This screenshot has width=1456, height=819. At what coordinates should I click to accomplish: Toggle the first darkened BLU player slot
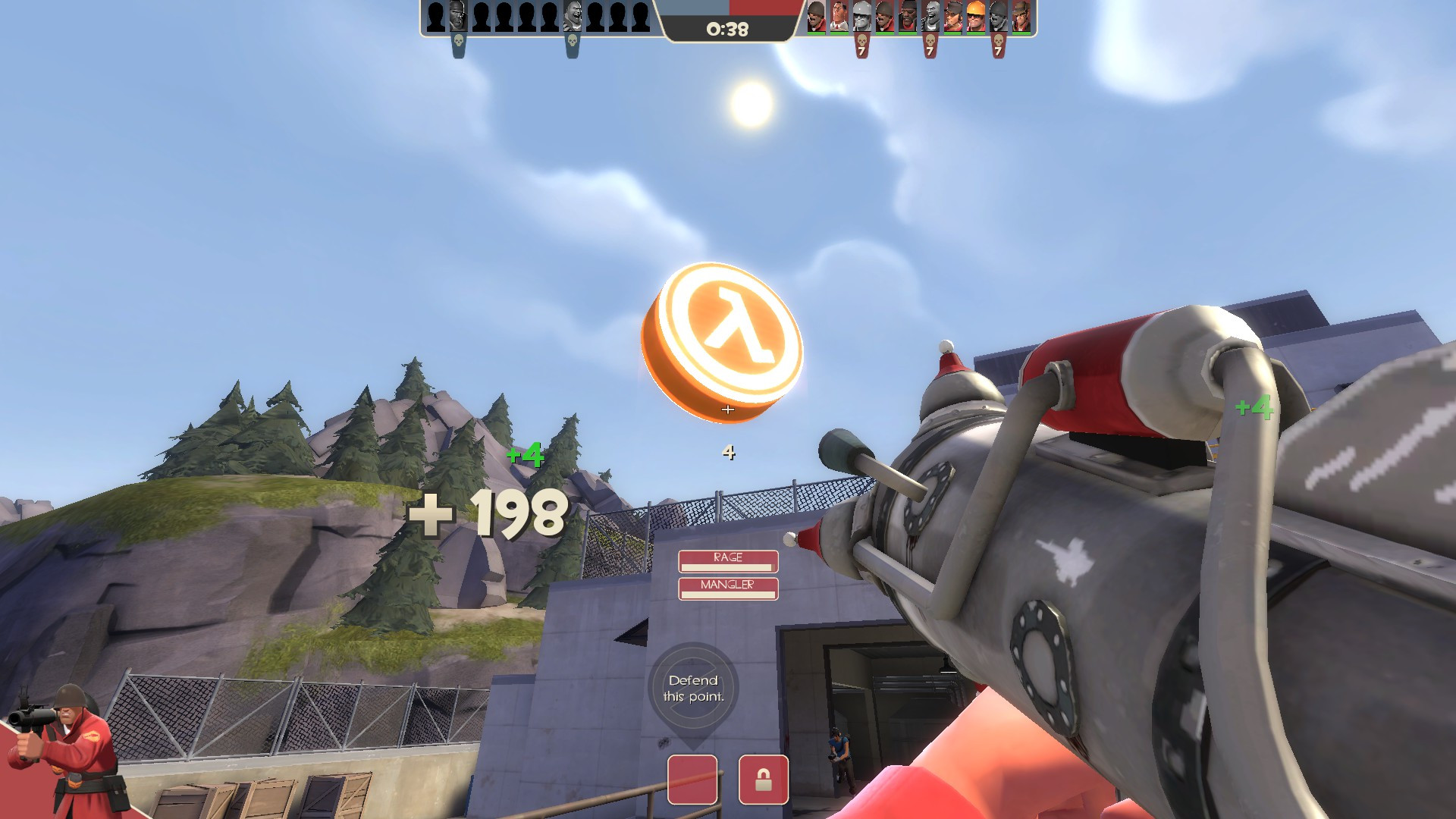(x=435, y=17)
